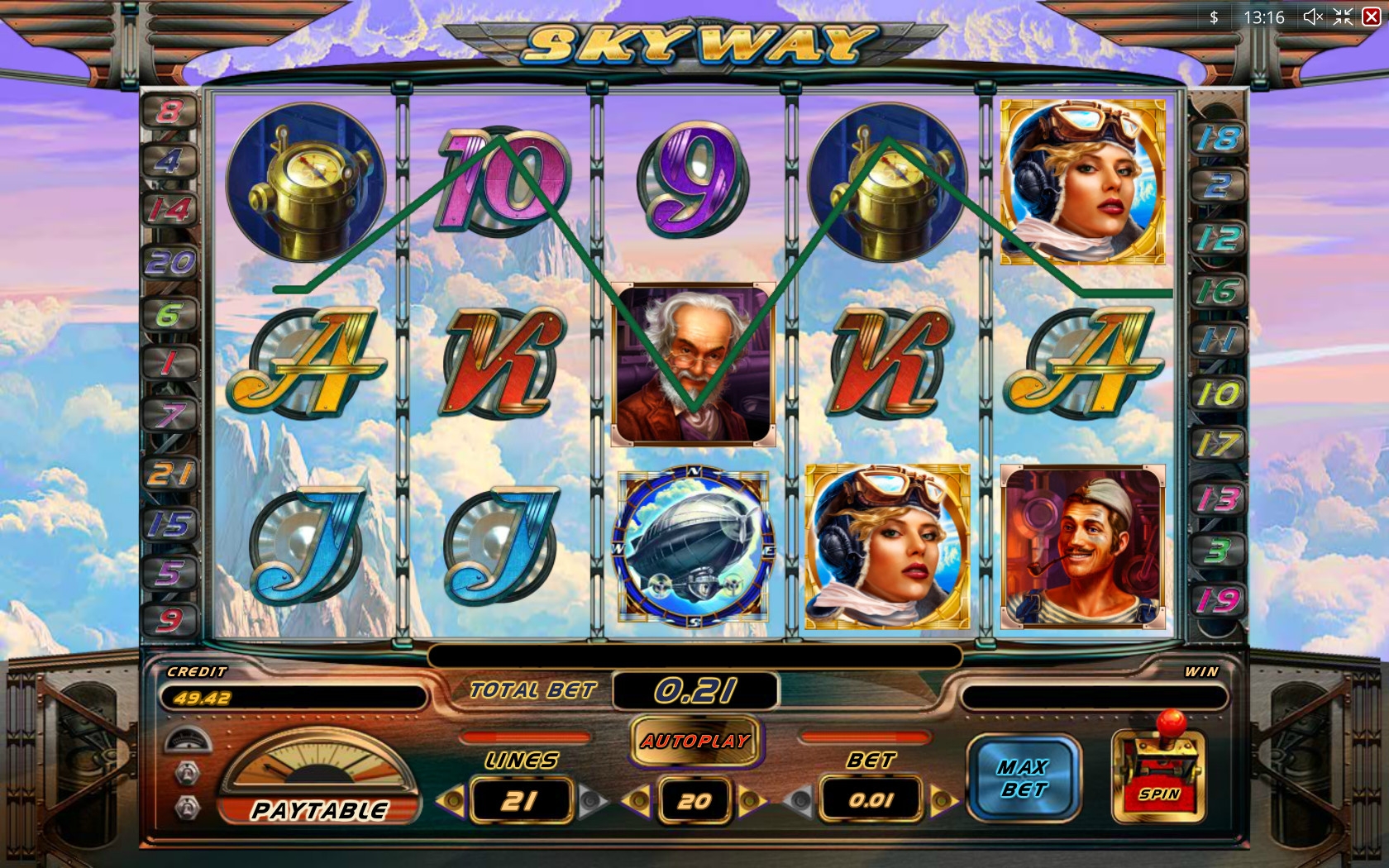Lower the autoplay spin count
The height and width of the screenshot is (868, 1389).
point(637,800)
